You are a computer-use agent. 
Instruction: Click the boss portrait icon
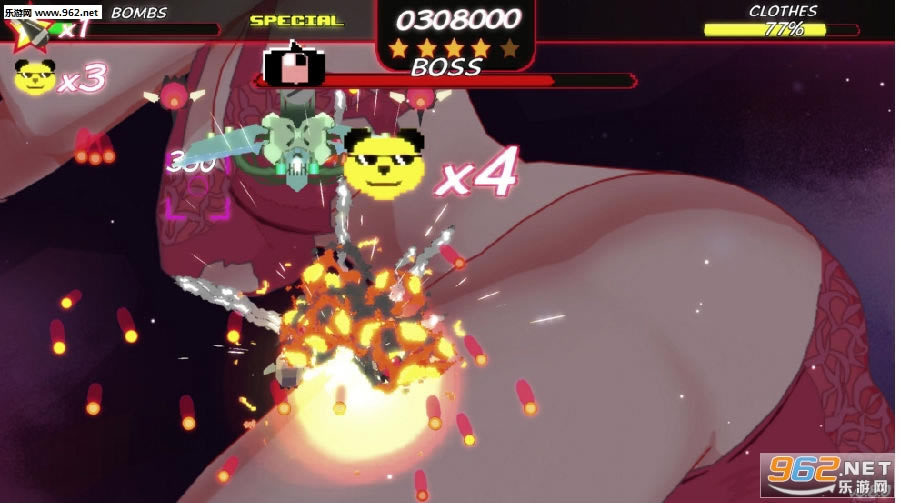(x=292, y=66)
